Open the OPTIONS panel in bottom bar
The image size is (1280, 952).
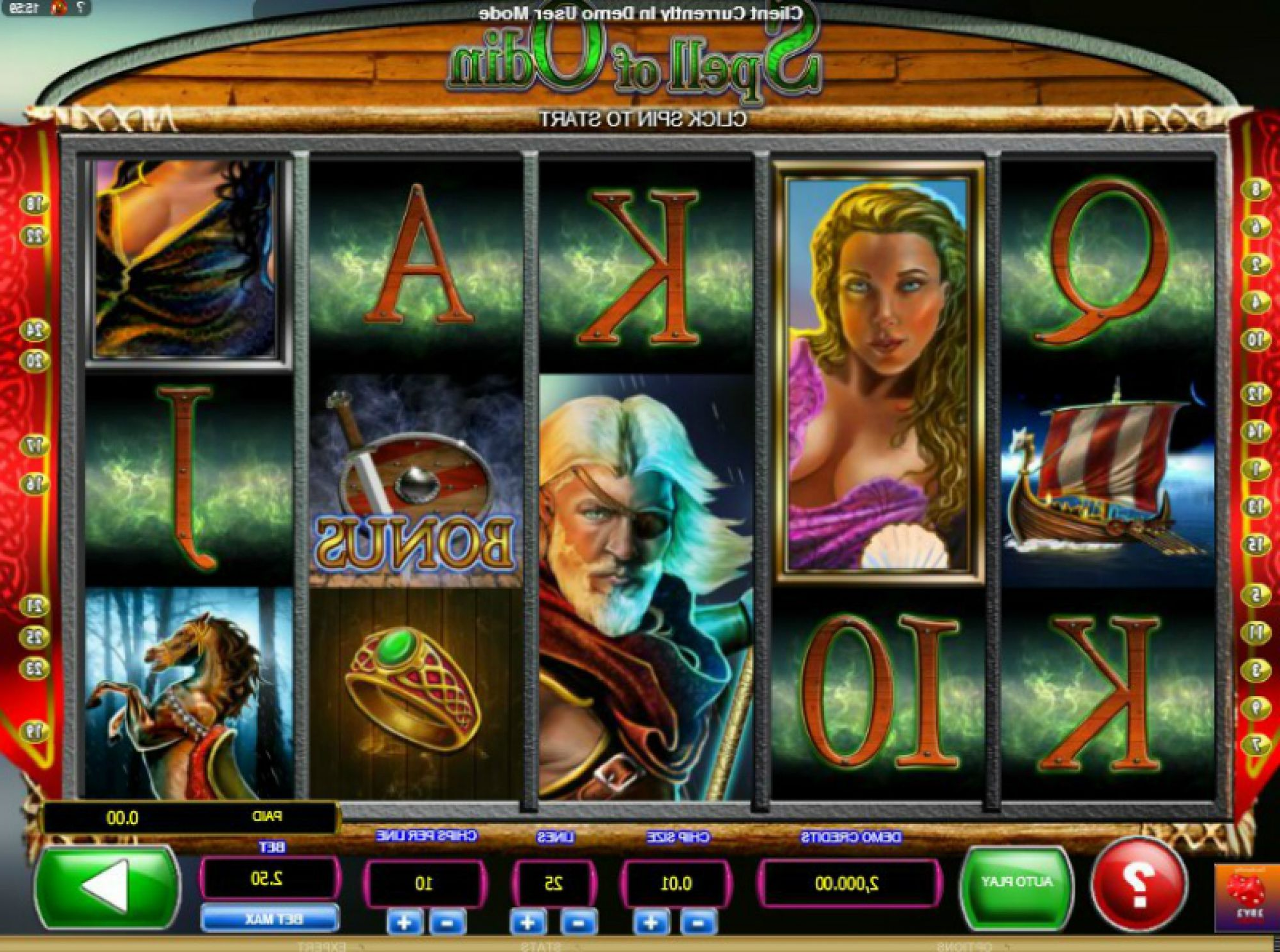[963, 946]
